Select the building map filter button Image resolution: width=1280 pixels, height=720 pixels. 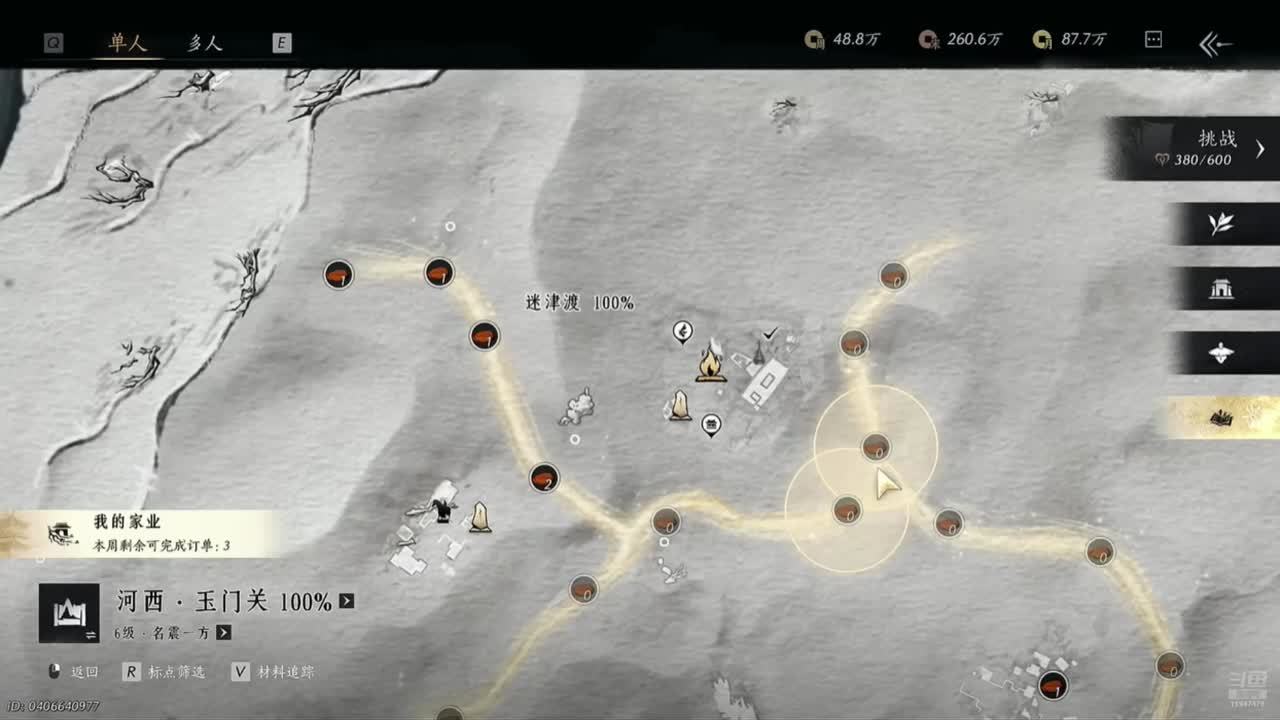(x=1221, y=289)
